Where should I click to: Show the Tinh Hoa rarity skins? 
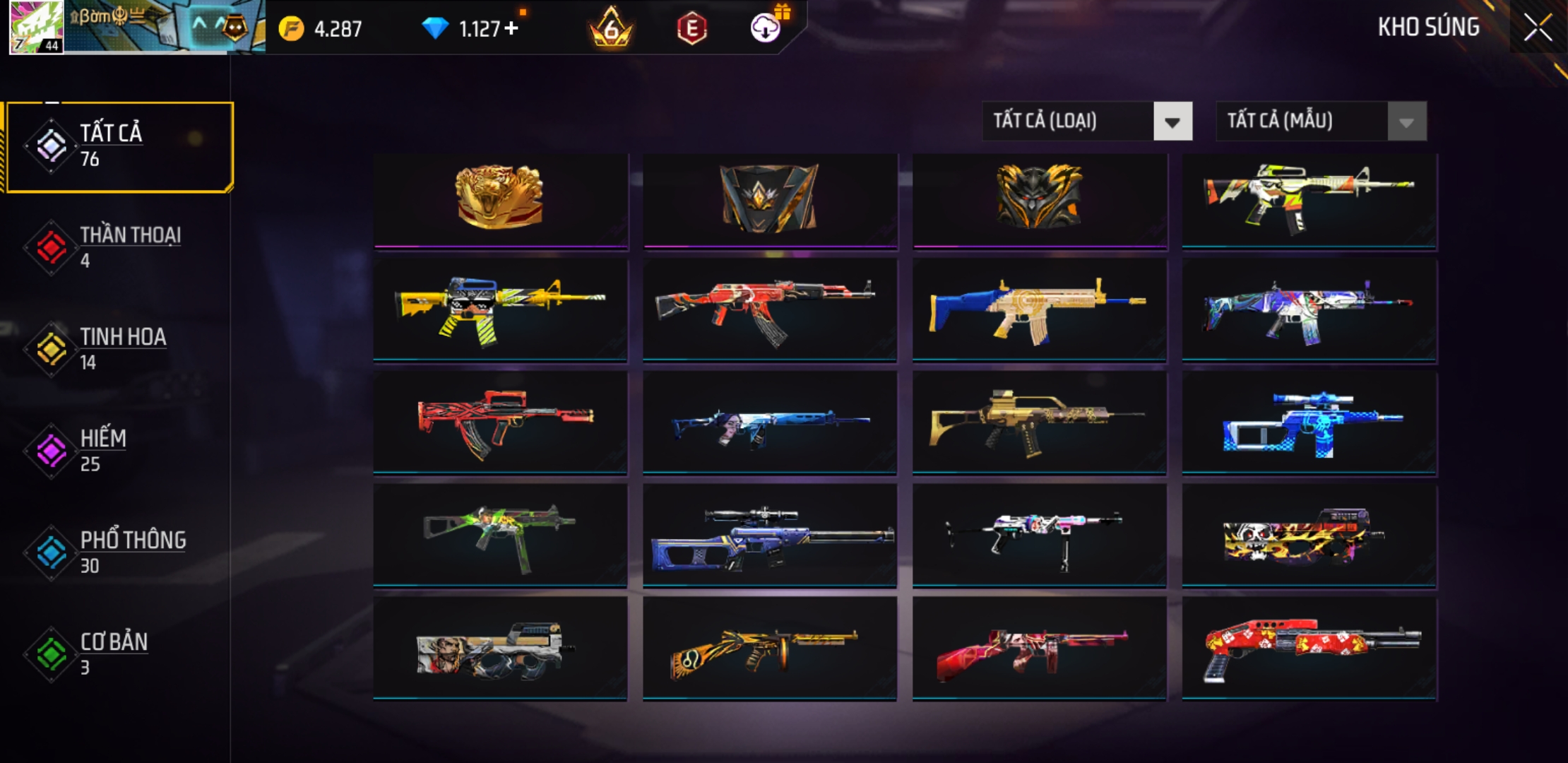click(x=120, y=348)
